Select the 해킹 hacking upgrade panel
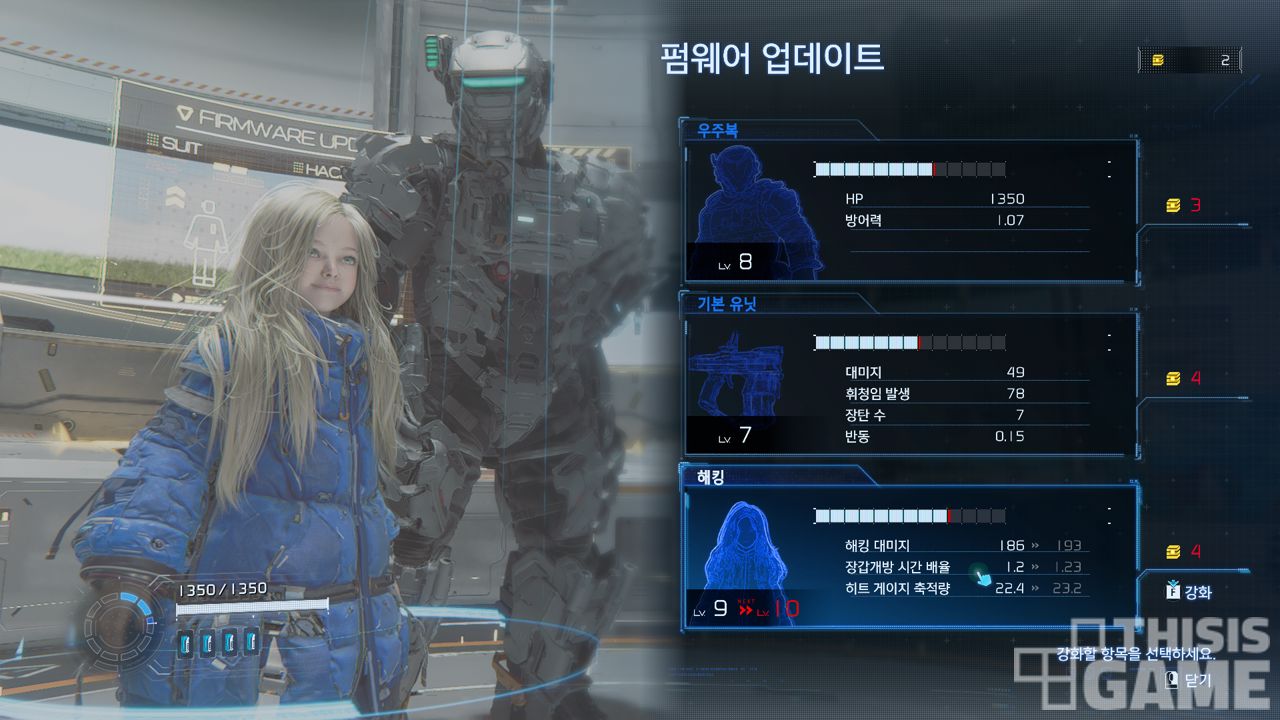 908,555
